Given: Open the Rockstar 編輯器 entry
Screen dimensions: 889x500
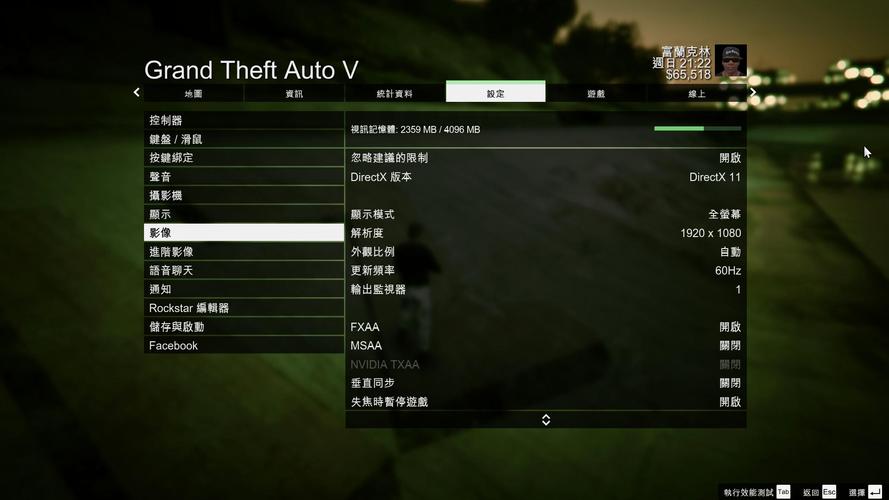Looking at the screenshot, I should coord(244,308).
